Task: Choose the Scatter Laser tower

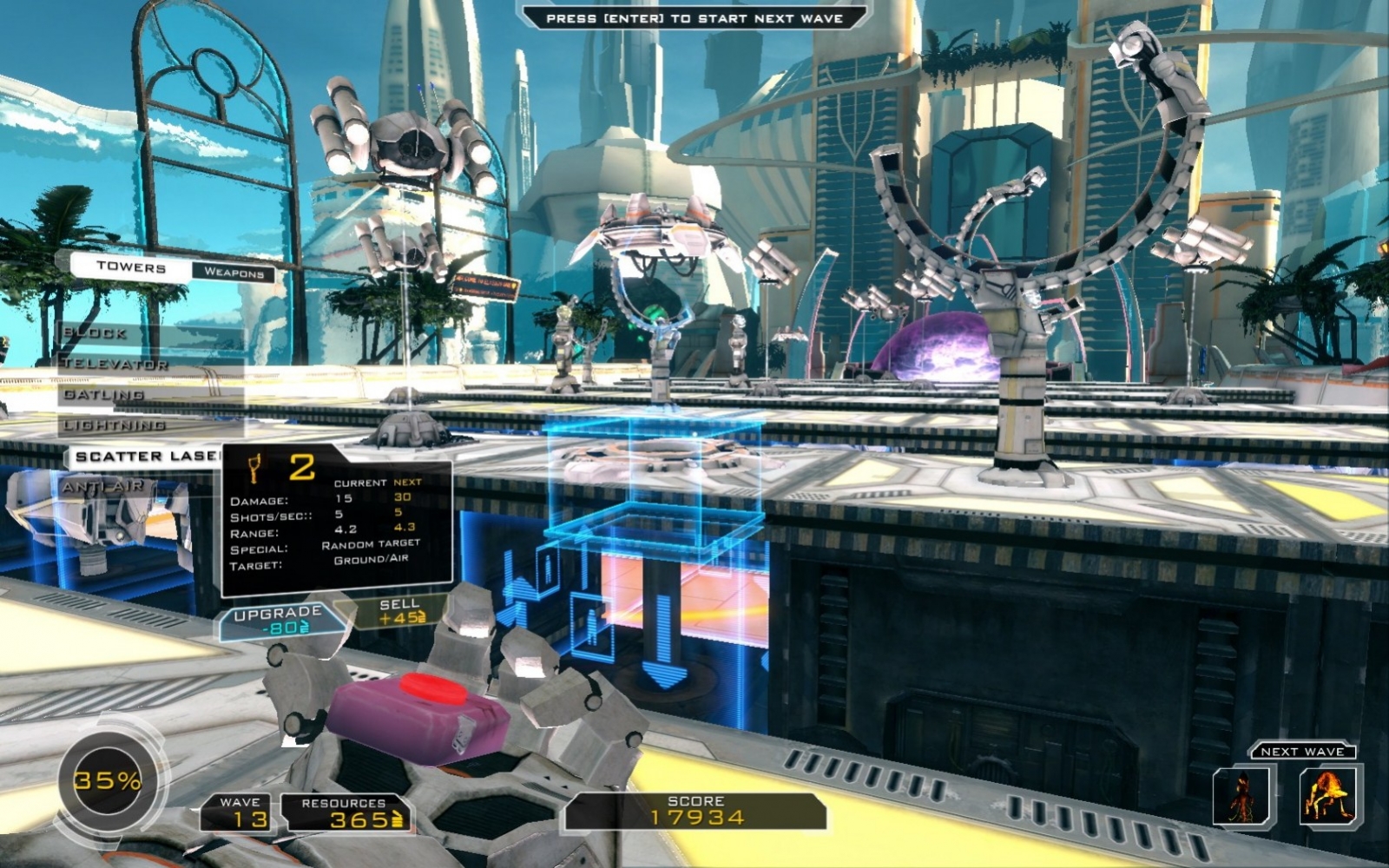Action: tap(146, 457)
